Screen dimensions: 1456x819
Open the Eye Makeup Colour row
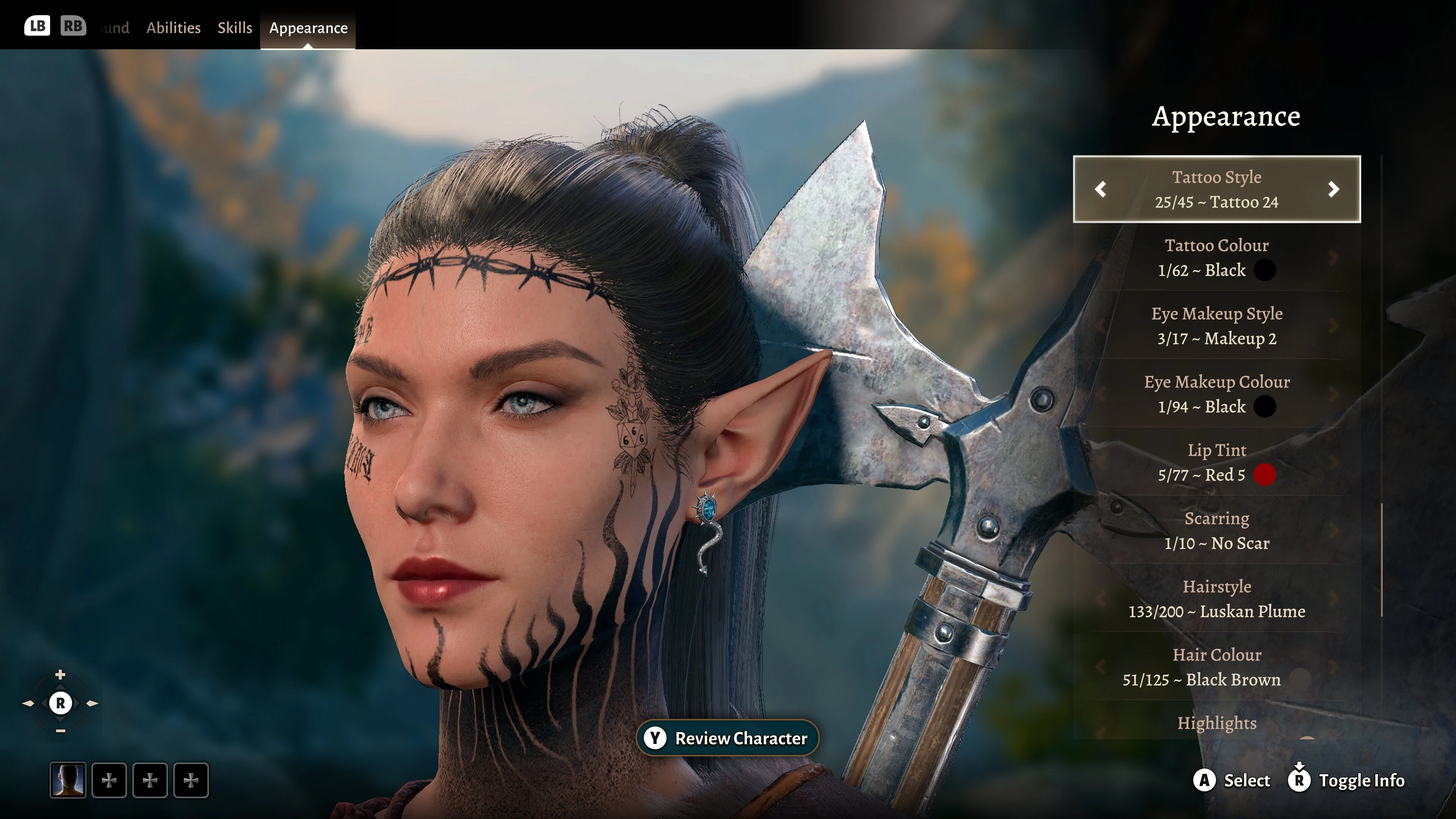click(x=1216, y=394)
